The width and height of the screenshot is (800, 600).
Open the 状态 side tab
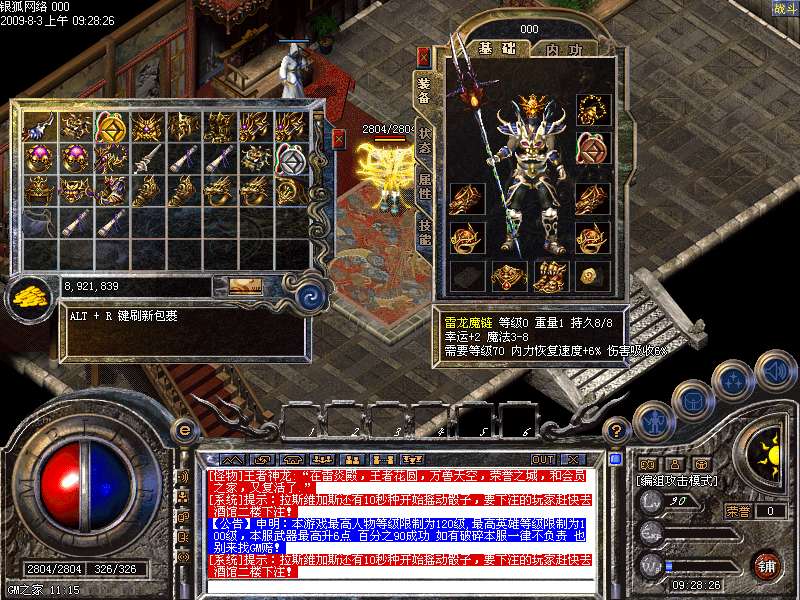pos(424,140)
